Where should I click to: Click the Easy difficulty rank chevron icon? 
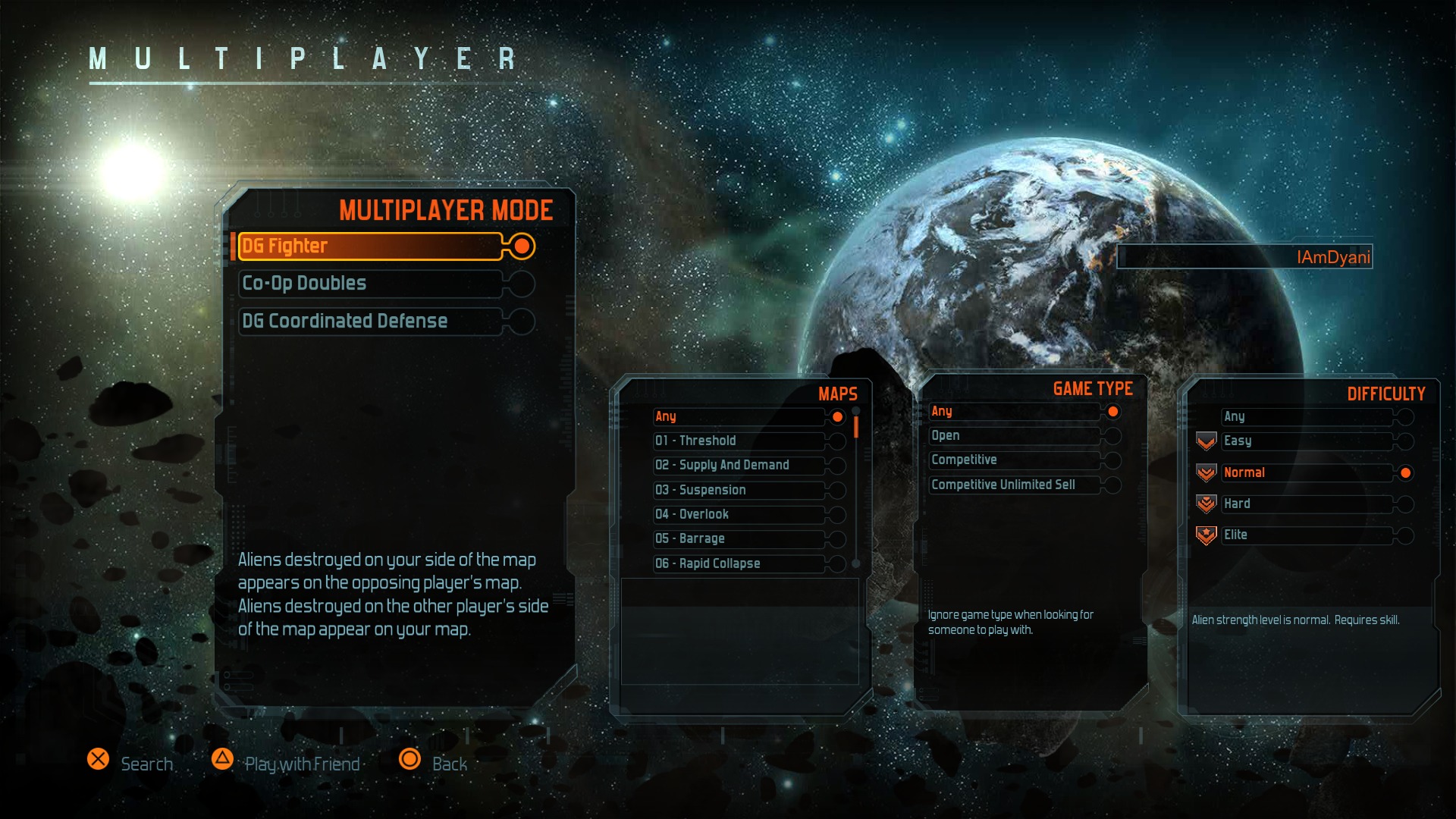(1206, 441)
